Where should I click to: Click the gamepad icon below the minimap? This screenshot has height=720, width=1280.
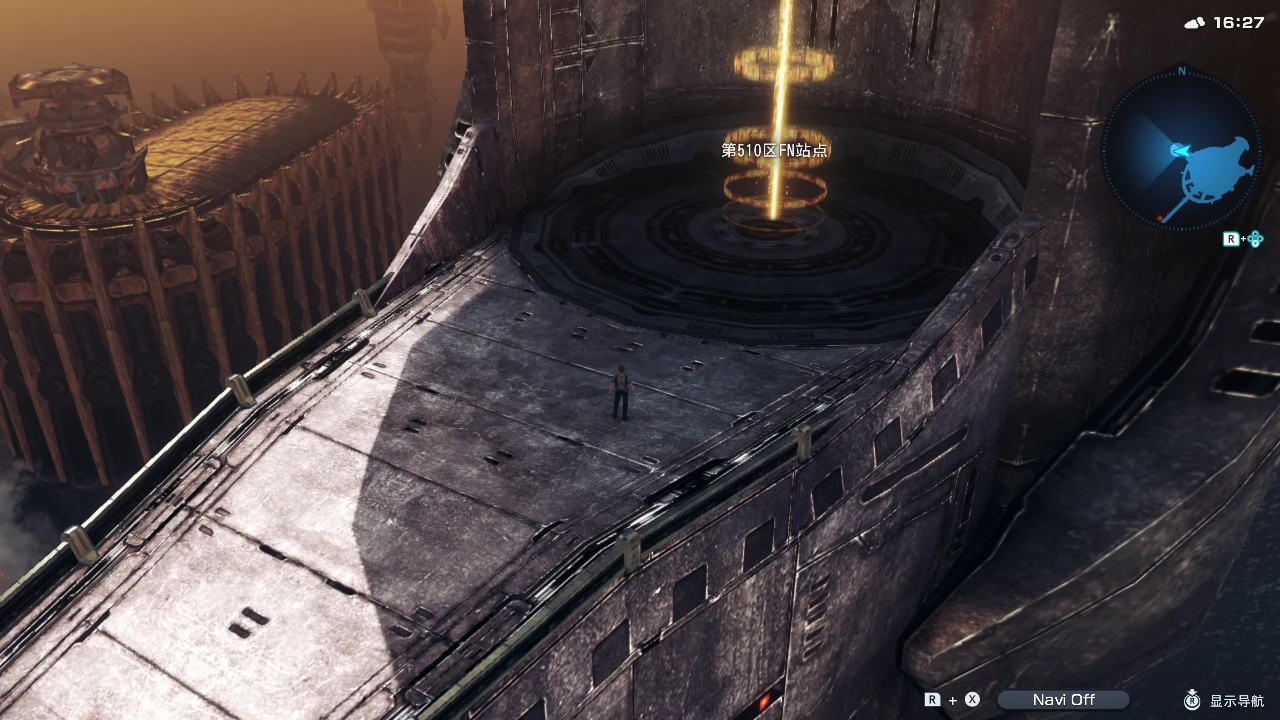[1254, 239]
